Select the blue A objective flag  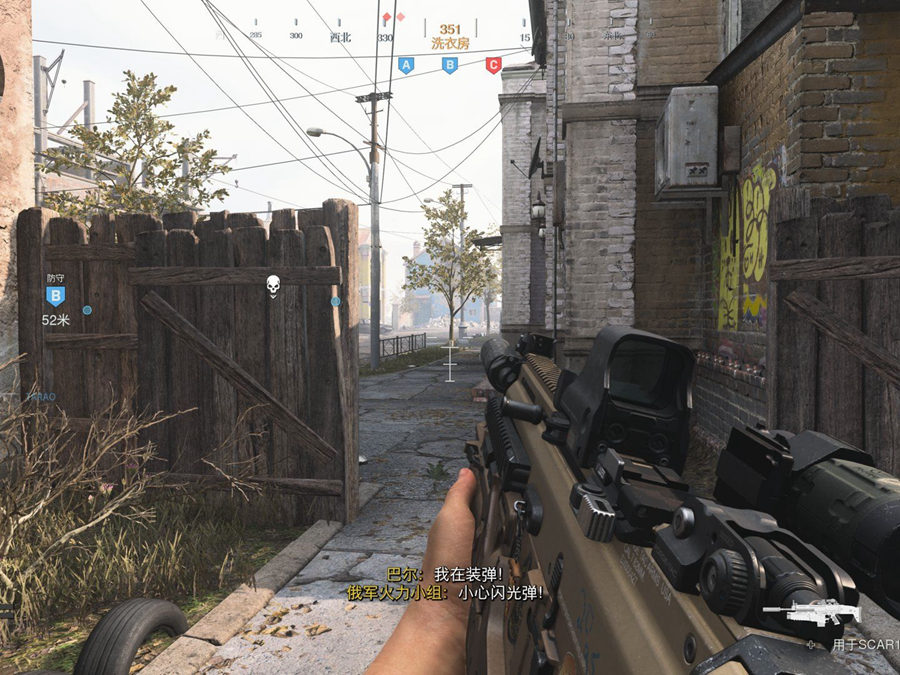click(405, 65)
